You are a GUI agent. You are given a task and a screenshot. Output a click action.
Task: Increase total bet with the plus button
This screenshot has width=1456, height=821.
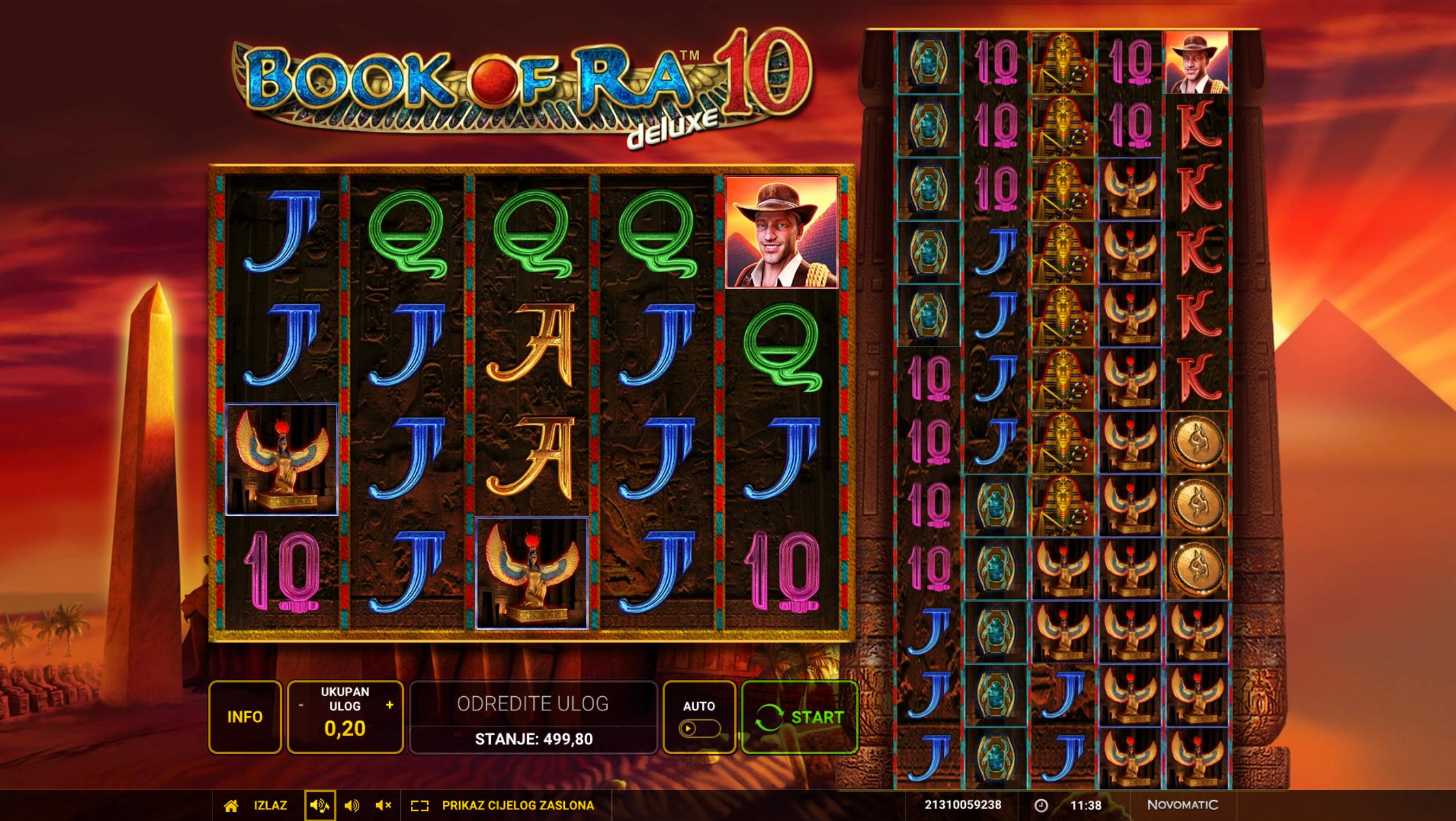(x=389, y=705)
